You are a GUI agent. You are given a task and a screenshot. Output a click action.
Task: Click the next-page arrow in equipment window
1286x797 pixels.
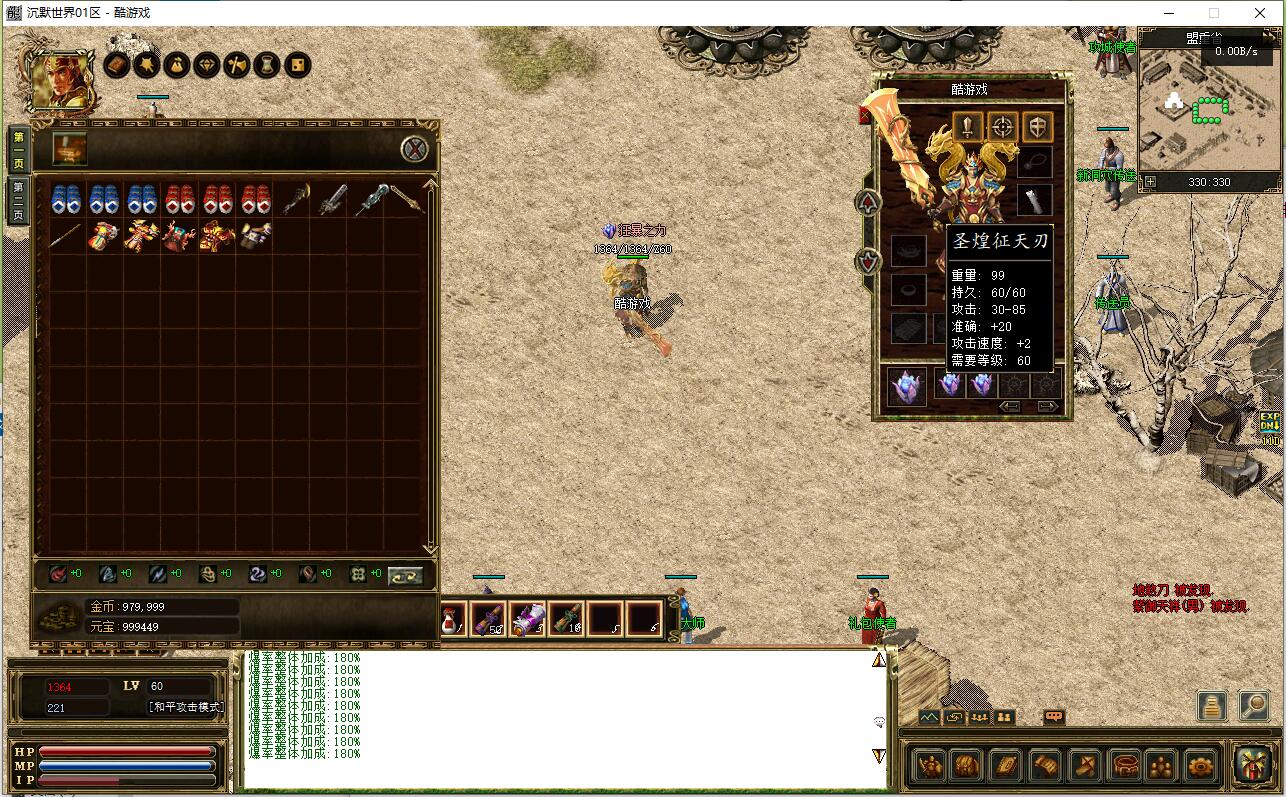[x=1047, y=406]
